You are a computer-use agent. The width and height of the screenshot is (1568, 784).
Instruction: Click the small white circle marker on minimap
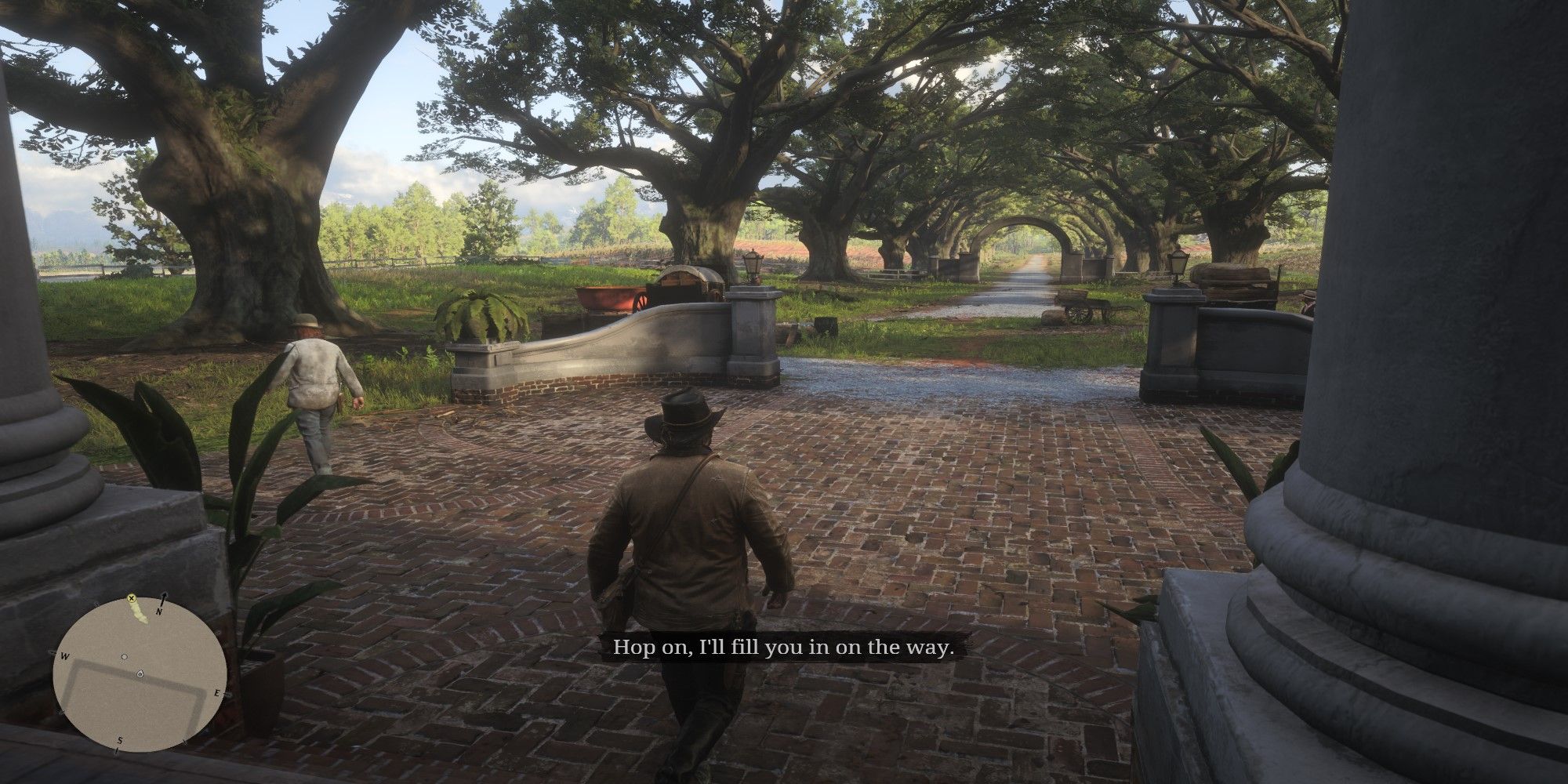point(124,657)
